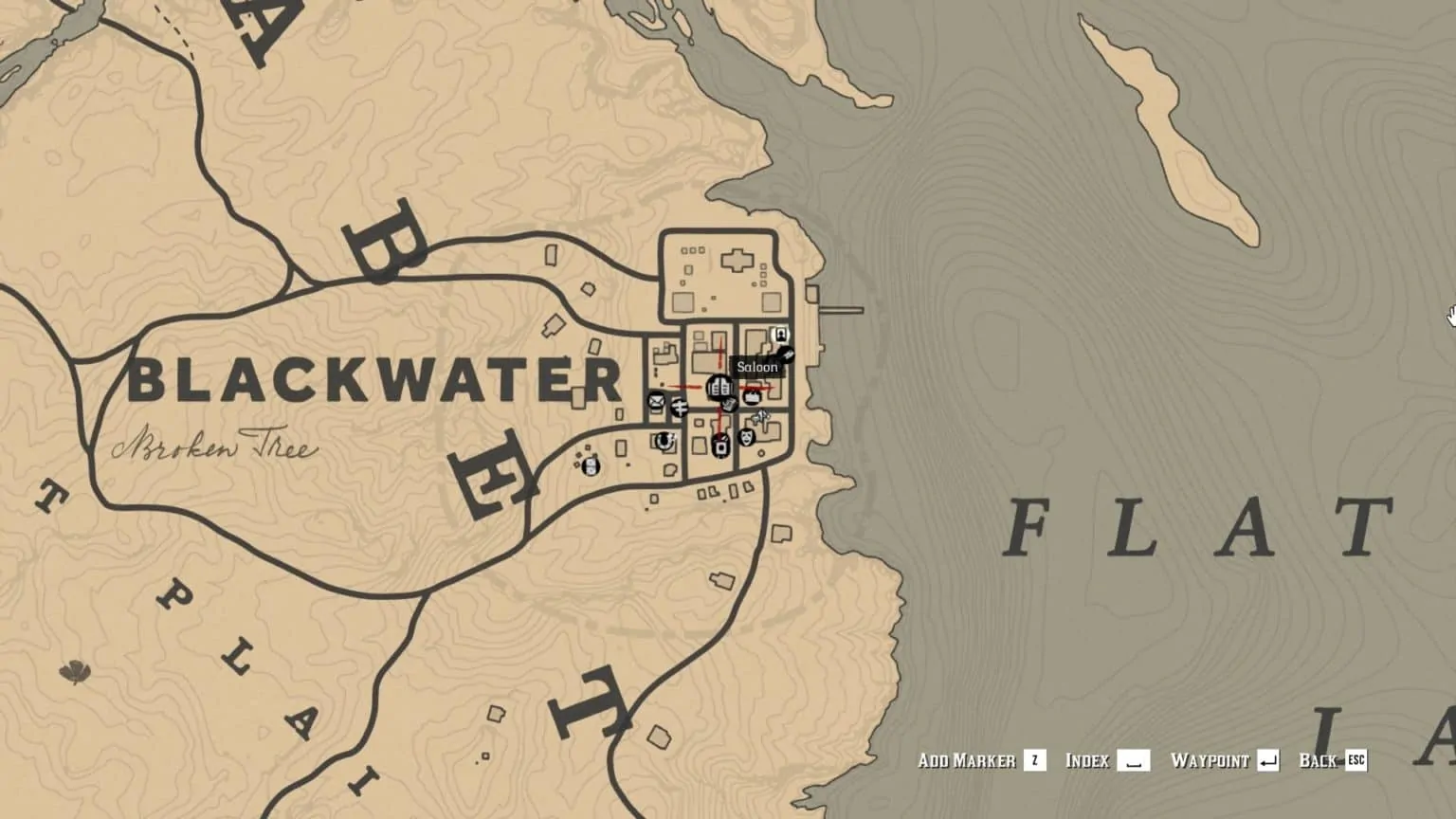Select the portrait icon marker in Blackwater
The height and width of the screenshot is (819, 1456).
click(779, 335)
